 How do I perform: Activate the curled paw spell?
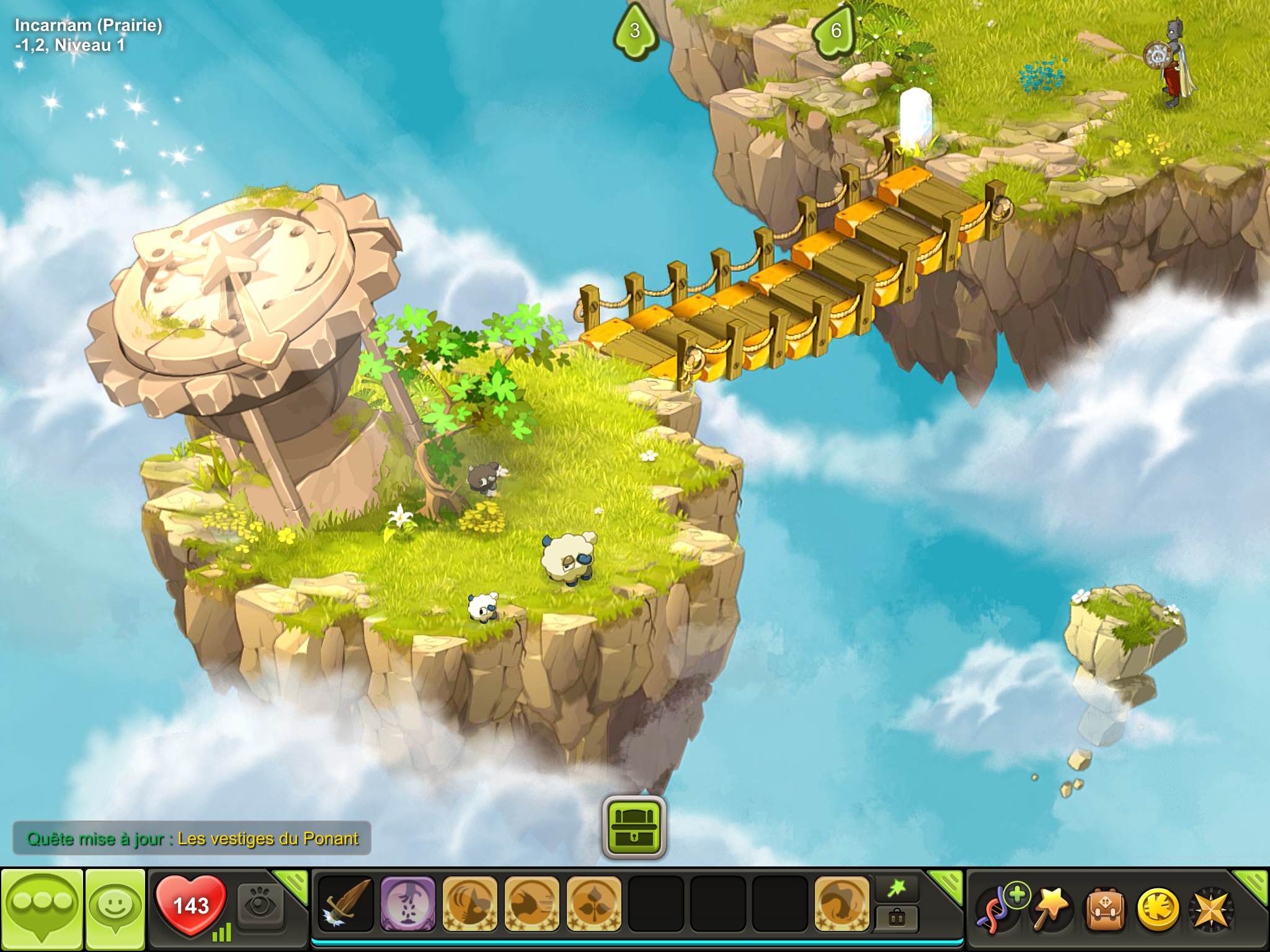[841, 904]
